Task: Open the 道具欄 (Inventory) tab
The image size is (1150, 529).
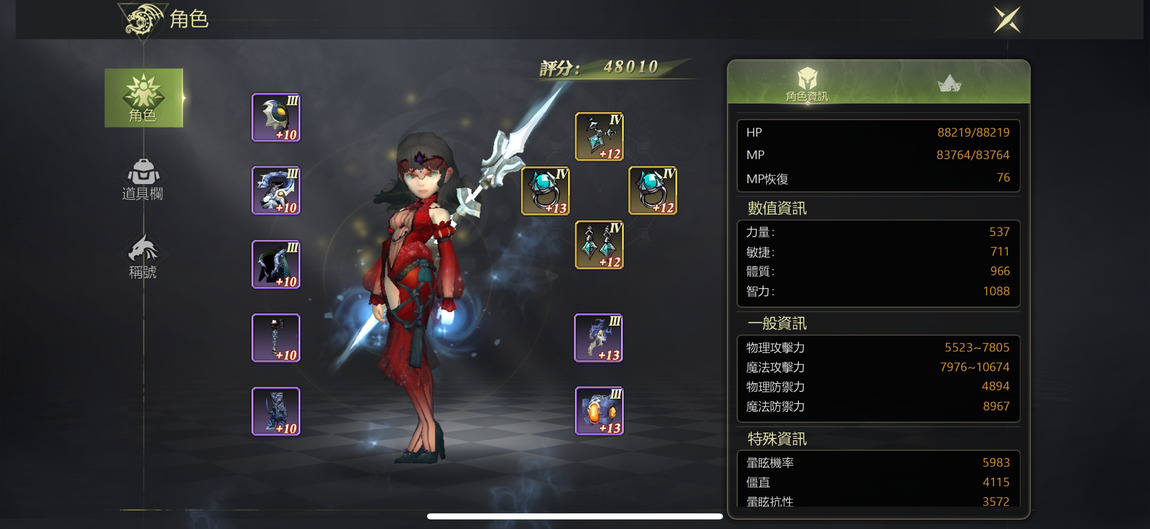Action: point(143,180)
